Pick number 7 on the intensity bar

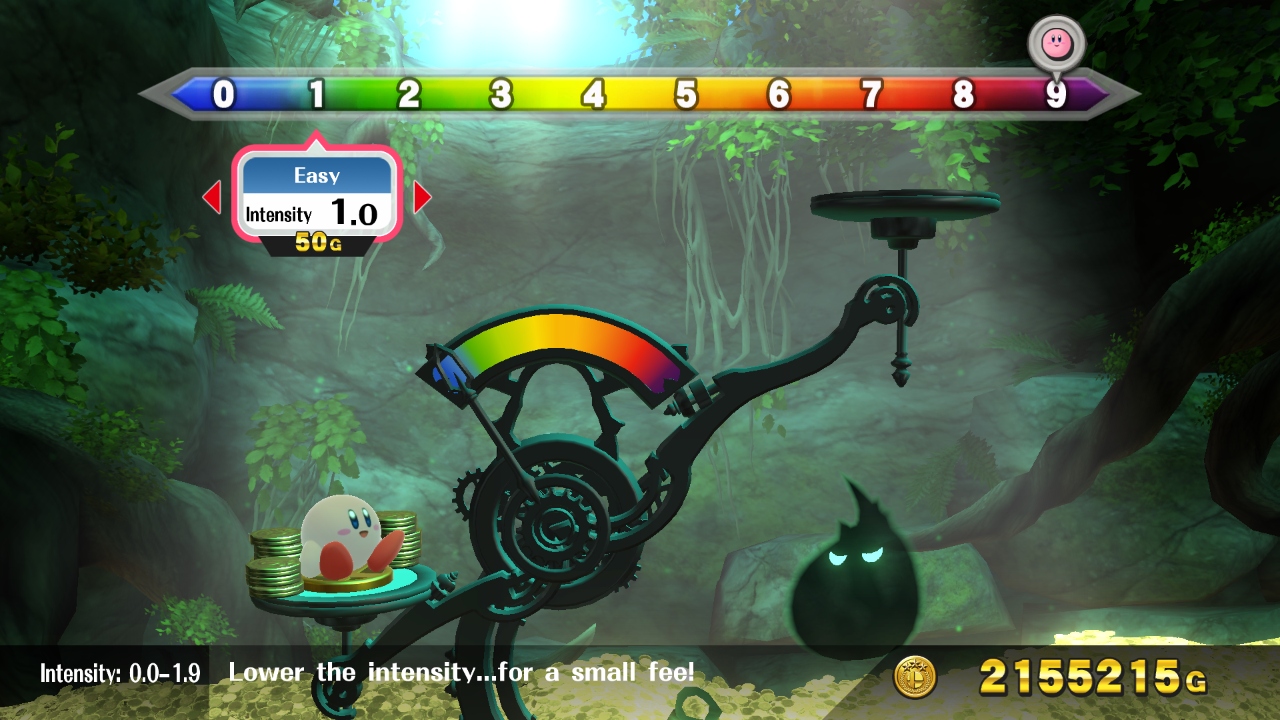(x=872, y=95)
